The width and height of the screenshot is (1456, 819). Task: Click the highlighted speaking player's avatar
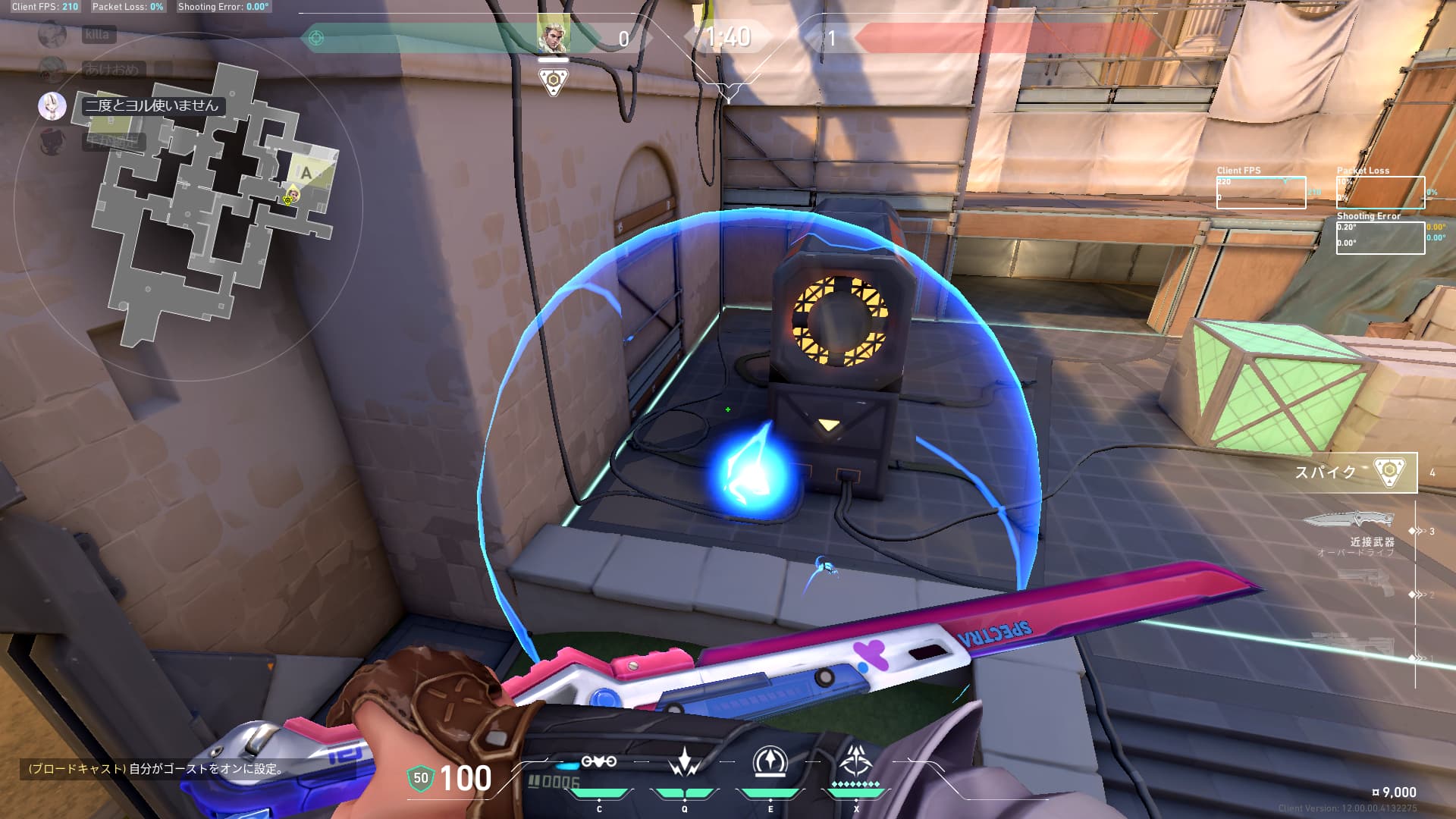52,106
